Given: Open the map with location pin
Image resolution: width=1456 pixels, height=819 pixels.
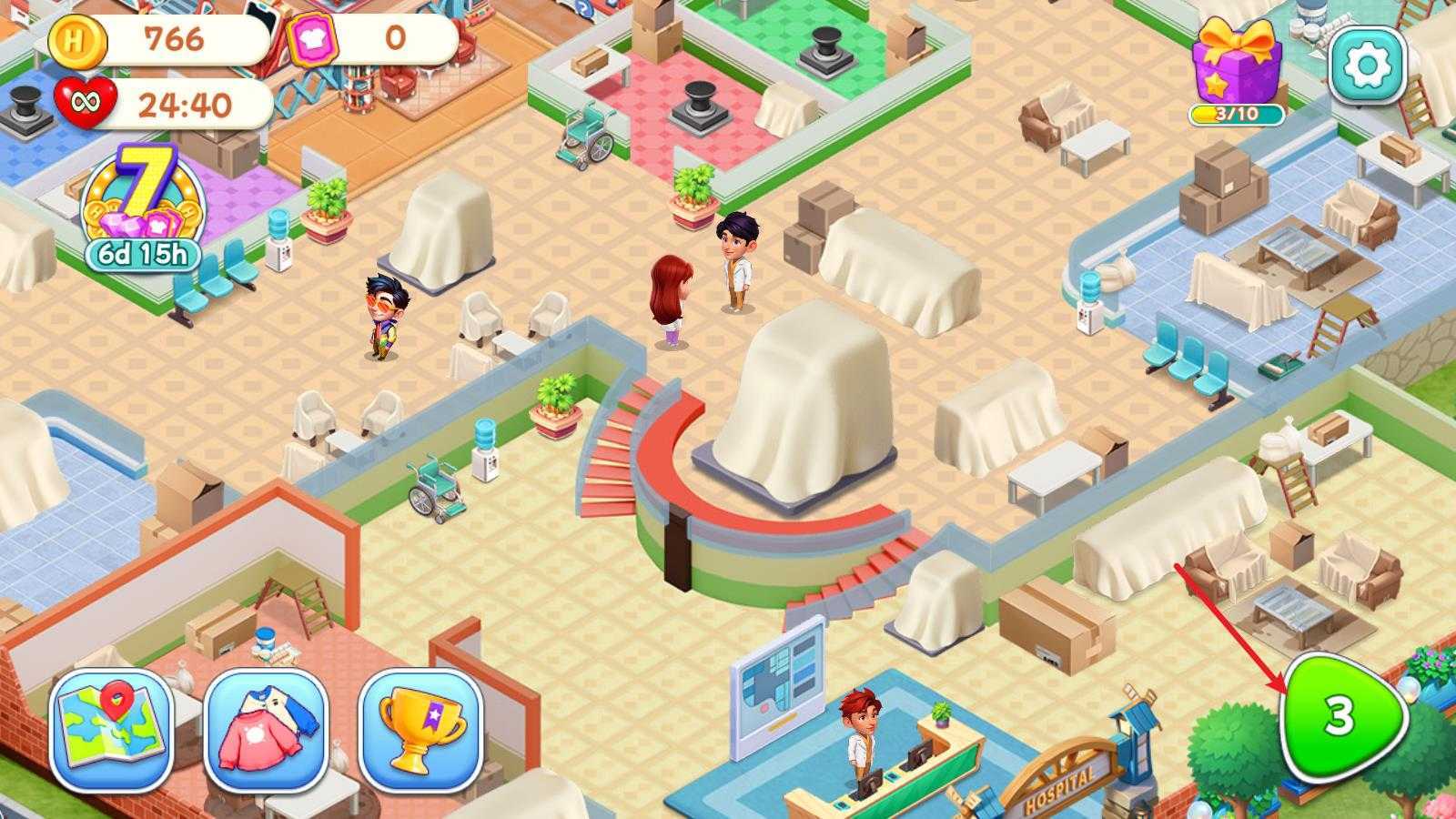Looking at the screenshot, I should tap(112, 733).
